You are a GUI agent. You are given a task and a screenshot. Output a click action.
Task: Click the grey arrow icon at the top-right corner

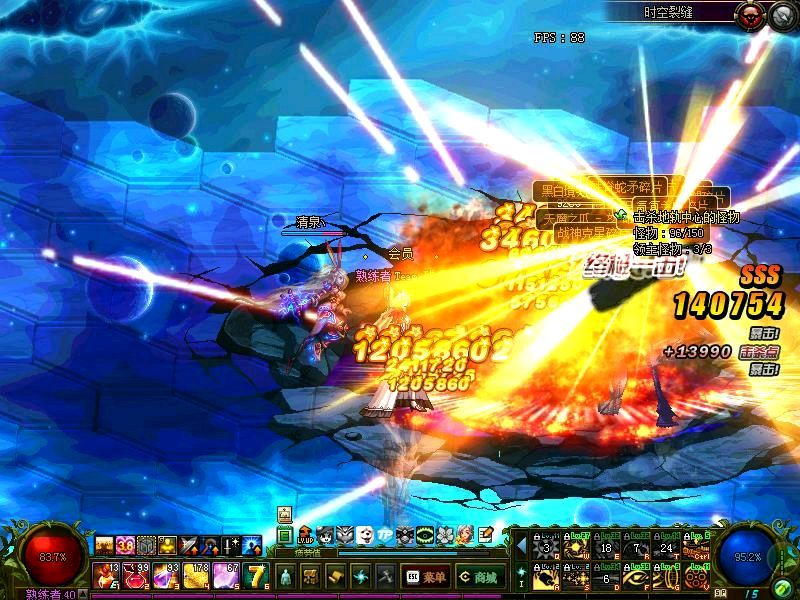point(781,14)
